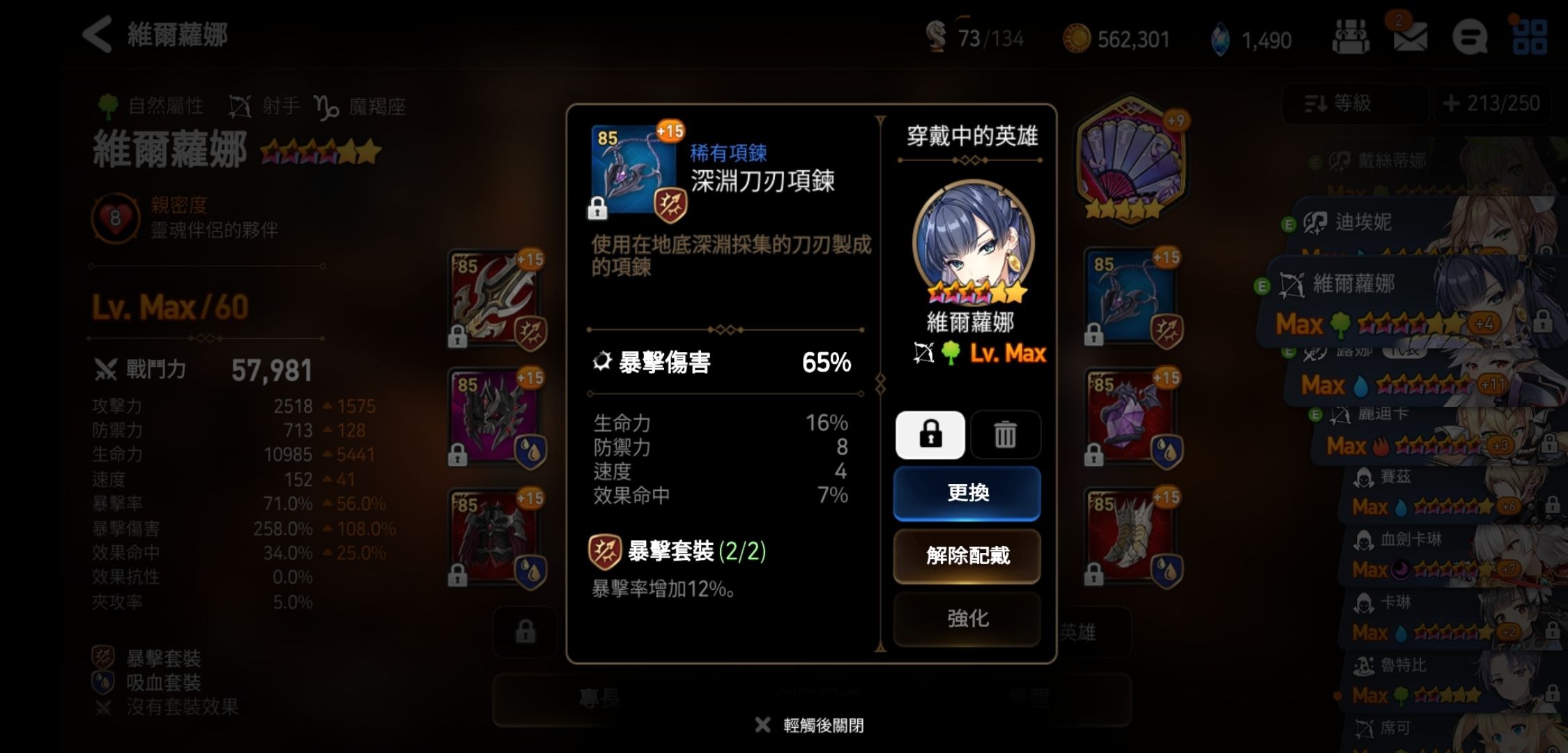
Task: Close popup via 輕觸後關閉 prompt
Action: tap(810, 725)
